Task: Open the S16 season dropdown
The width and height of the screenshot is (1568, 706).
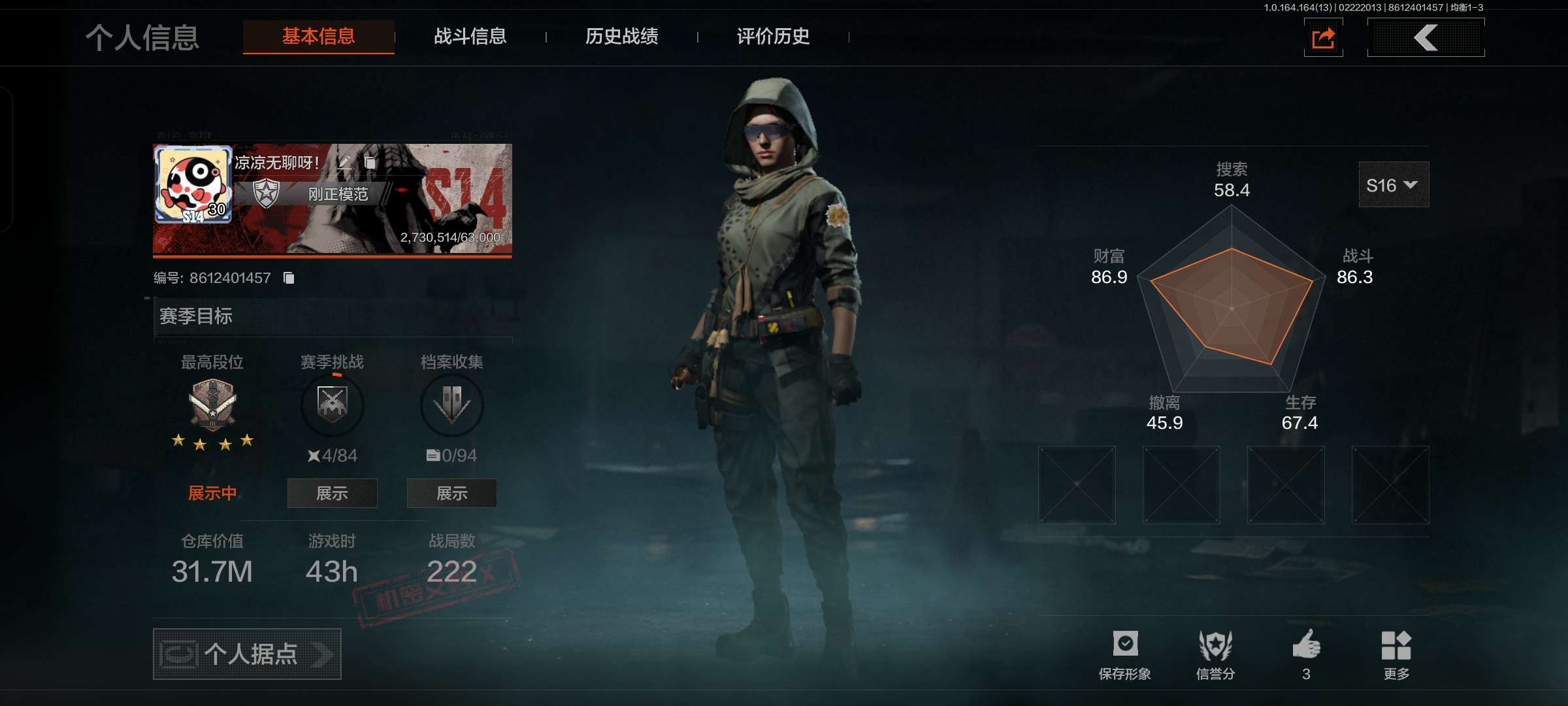Action: 1394,184
